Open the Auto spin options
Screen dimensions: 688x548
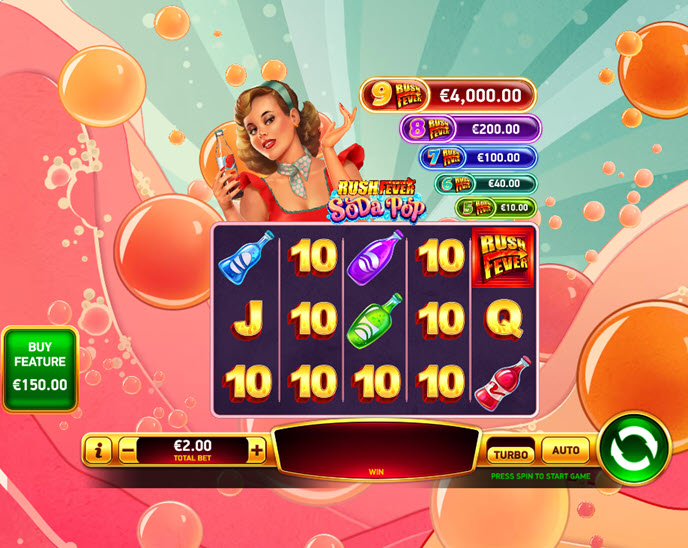pyautogui.click(x=566, y=451)
